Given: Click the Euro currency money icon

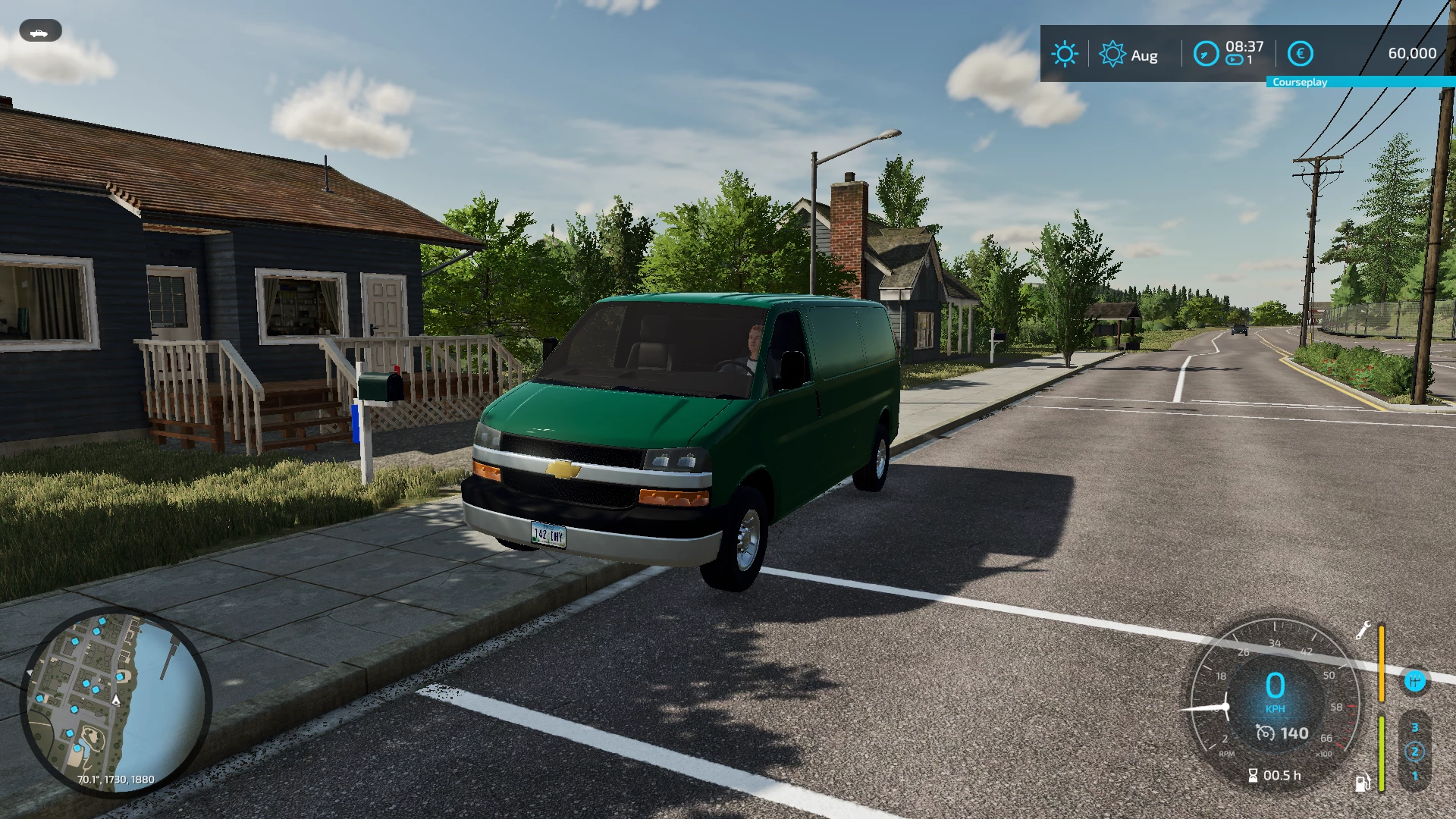Looking at the screenshot, I should click(x=1301, y=54).
